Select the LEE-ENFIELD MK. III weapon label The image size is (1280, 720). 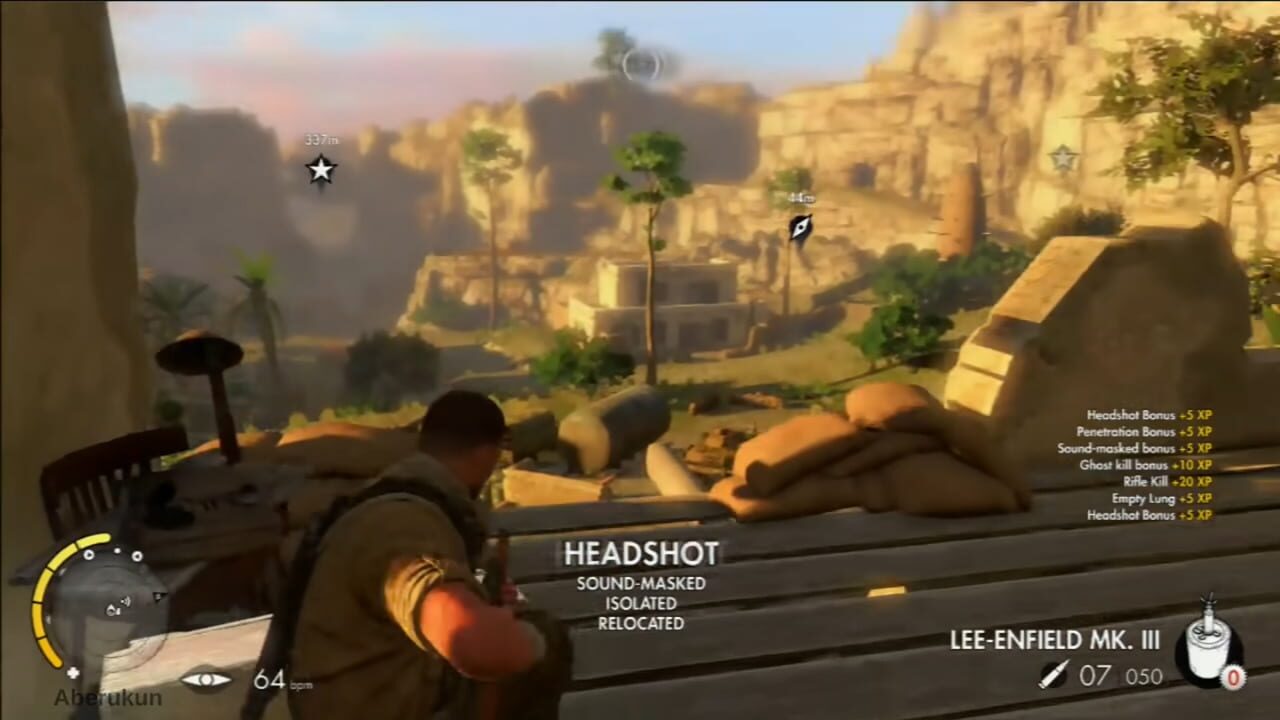tap(1054, 640)
